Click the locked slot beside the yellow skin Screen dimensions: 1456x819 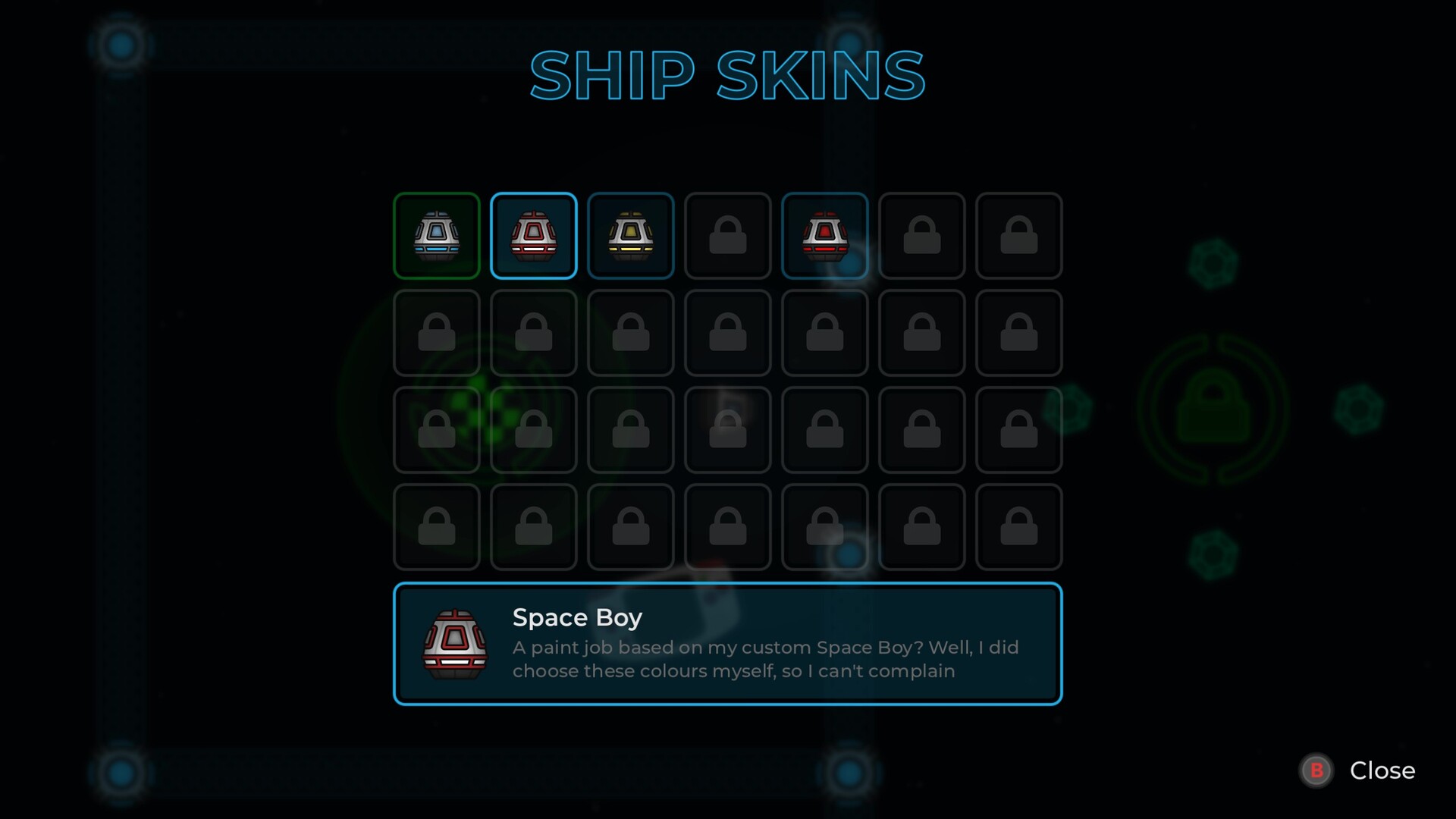point(728,236)
